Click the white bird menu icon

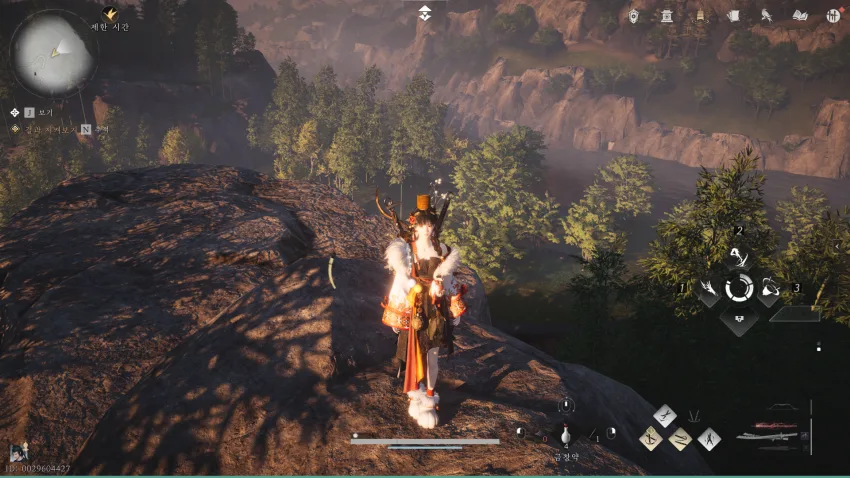766,15
